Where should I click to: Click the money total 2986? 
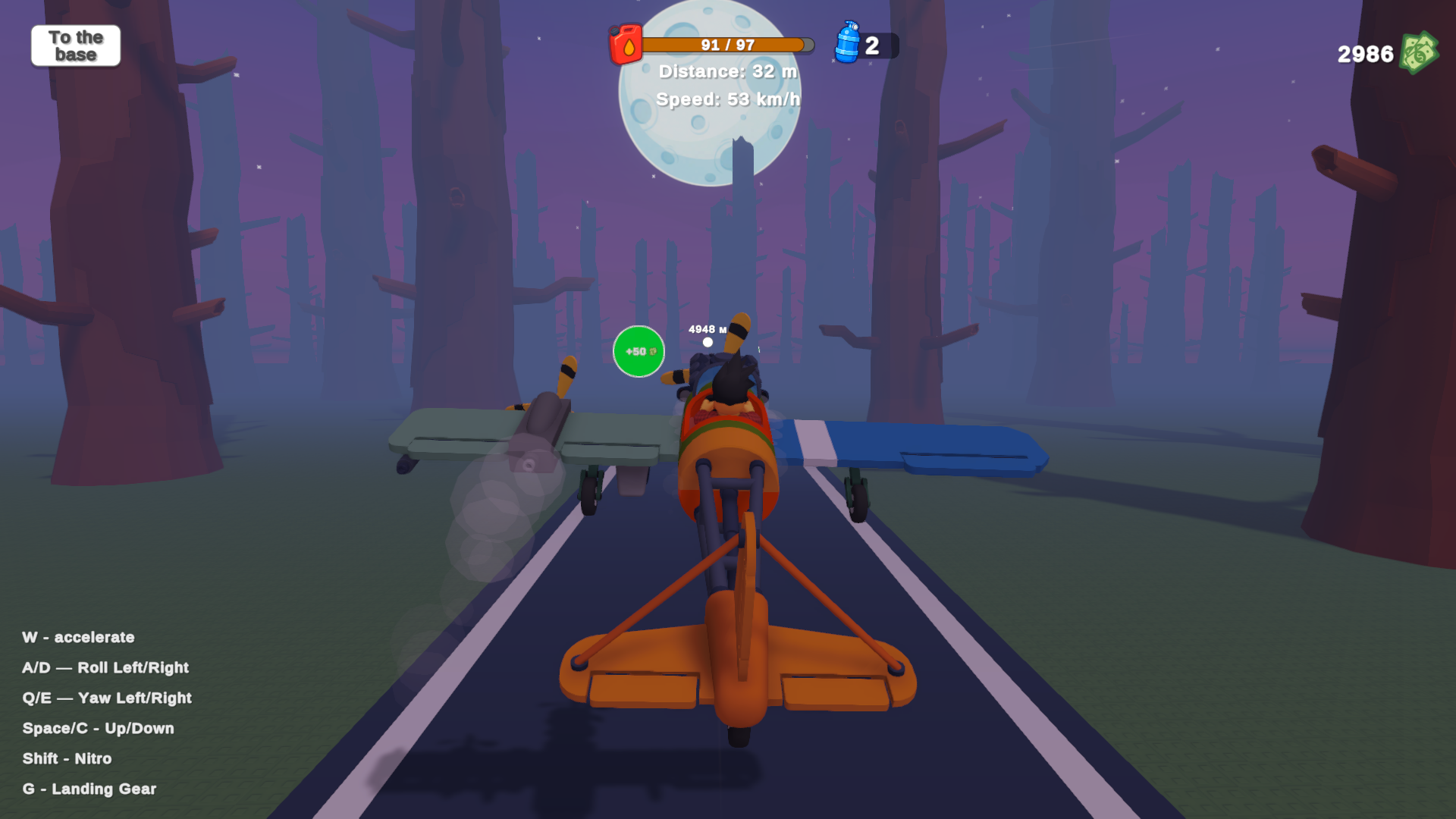[x=1363, y=54]
